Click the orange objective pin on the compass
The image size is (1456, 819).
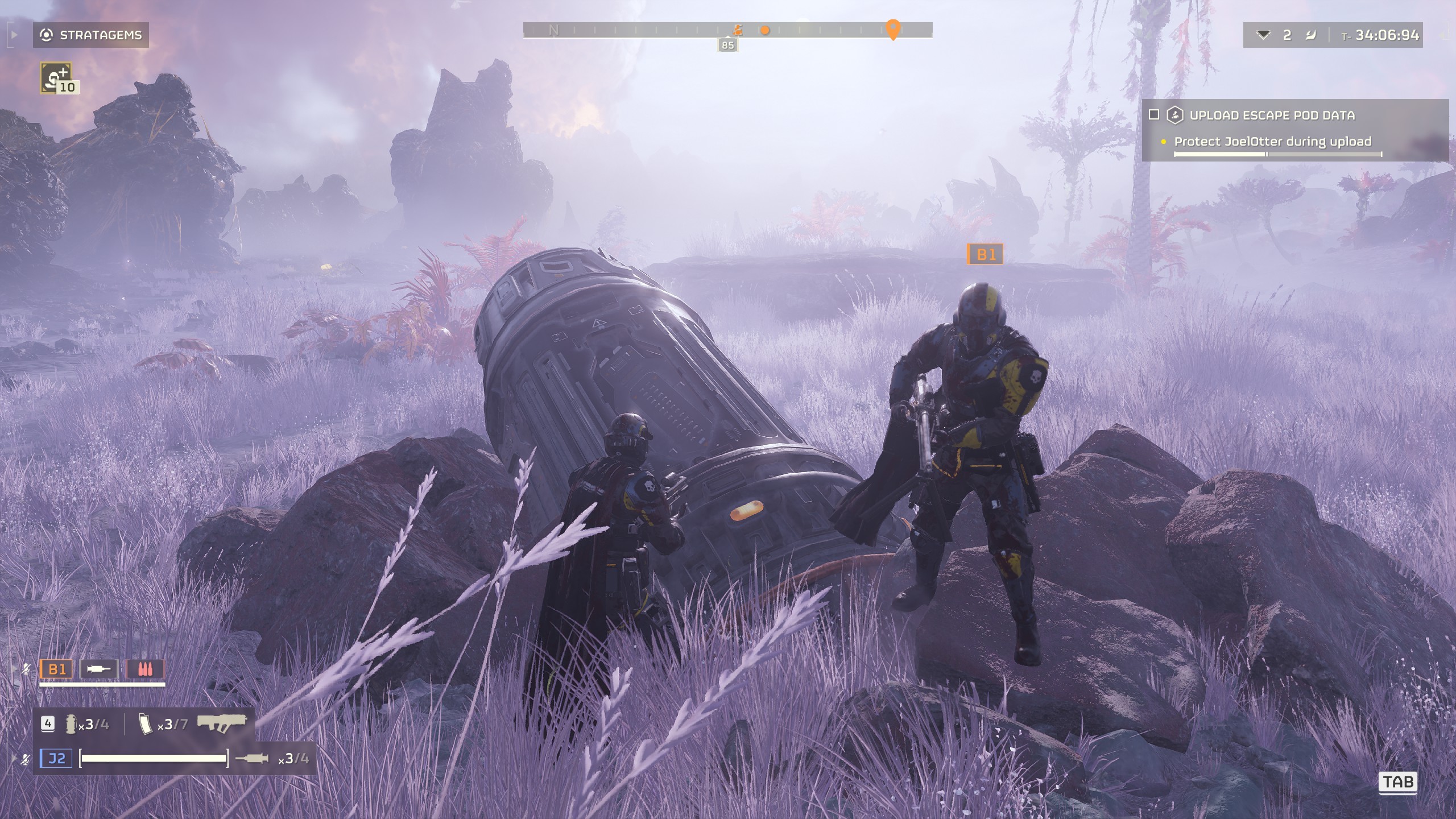[x=893, y=29]
